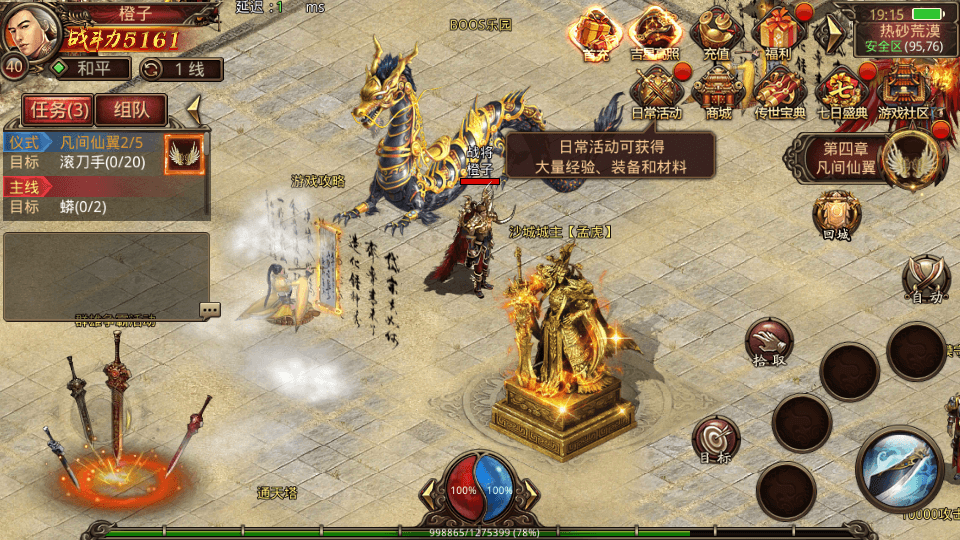Toggle 自动 auto-combat
Screen dimensions: 960x540
coord(925,278)
